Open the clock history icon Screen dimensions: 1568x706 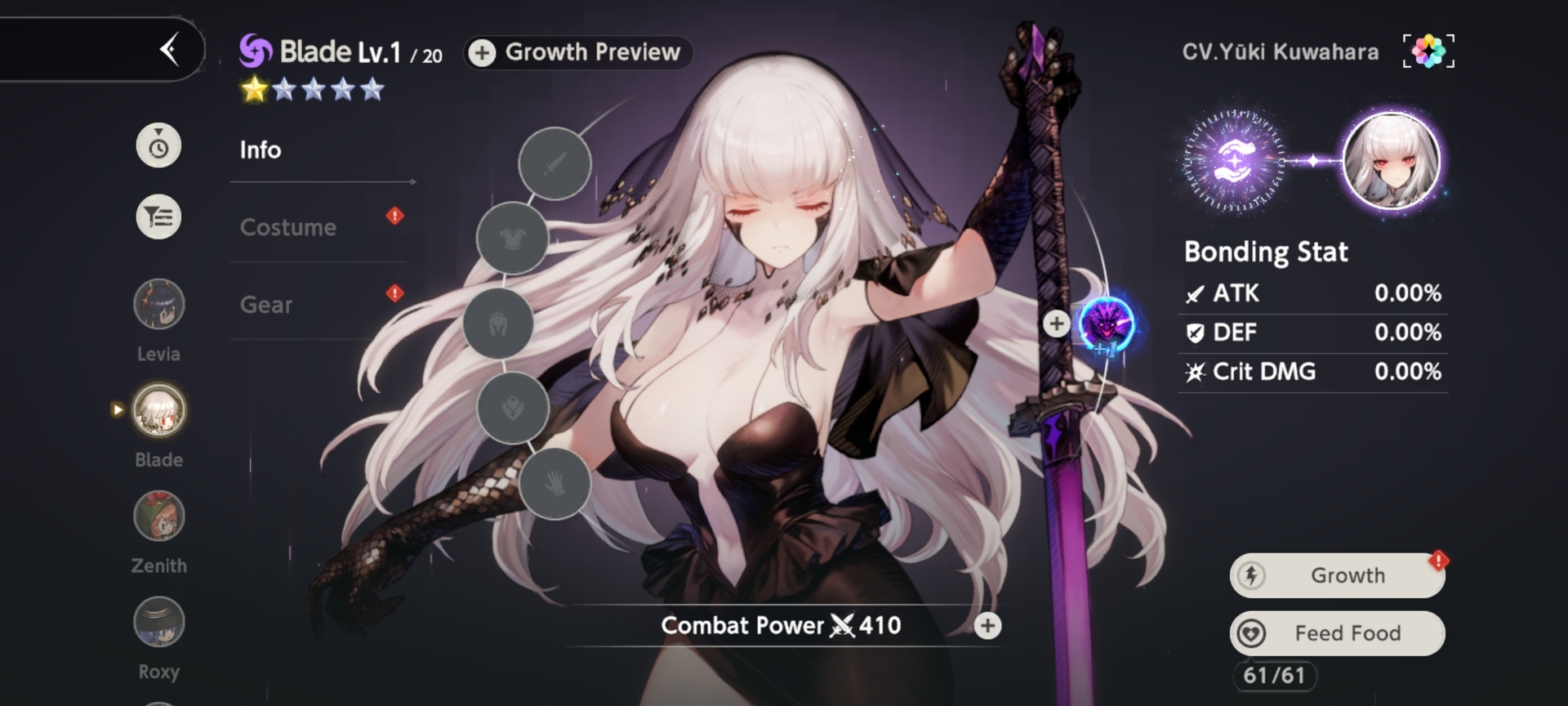point(158,146)
